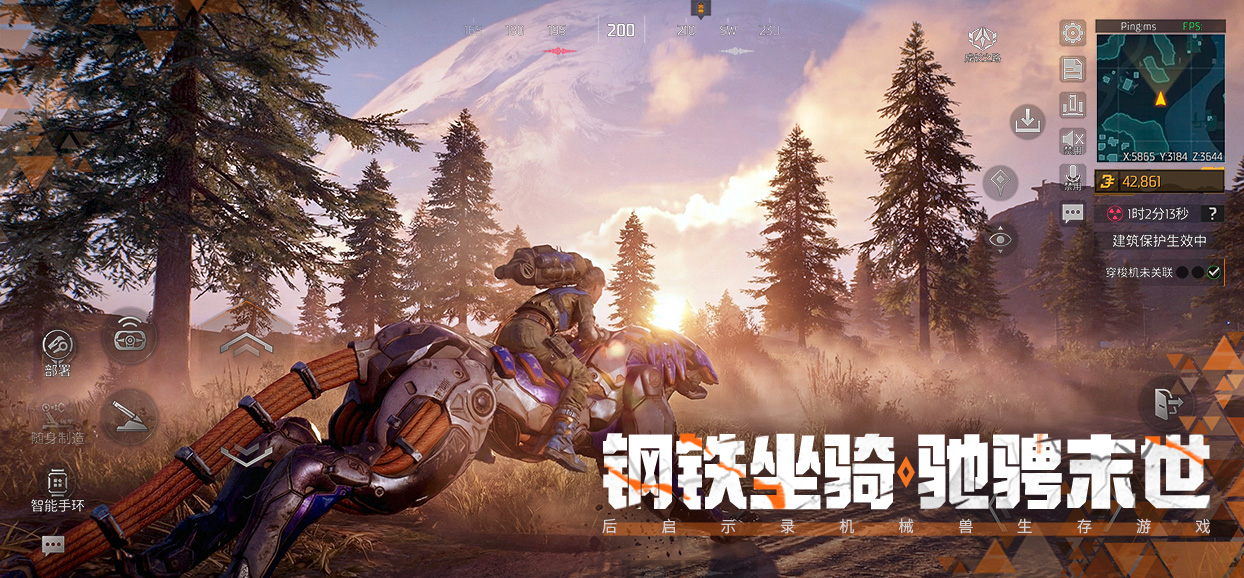The width and height of the screenshot is (1244, 578).
Task: Open the currency balance bar showing 42,861
Action: [x=1160, y=181]
